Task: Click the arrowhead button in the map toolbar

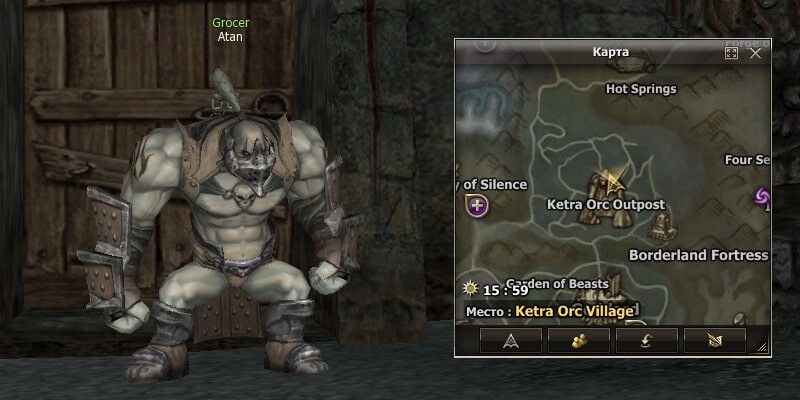Action: click(511, 341)
